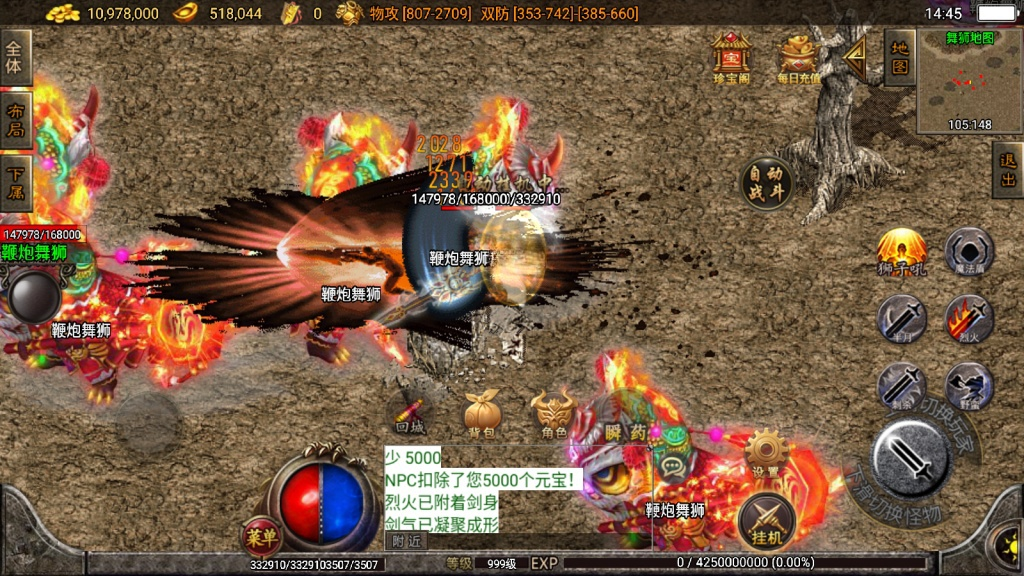Activate the 烈火 flaming sword skill
Image resolution: width=1024 pixels, height=576 pixels.
coord(969,320)
